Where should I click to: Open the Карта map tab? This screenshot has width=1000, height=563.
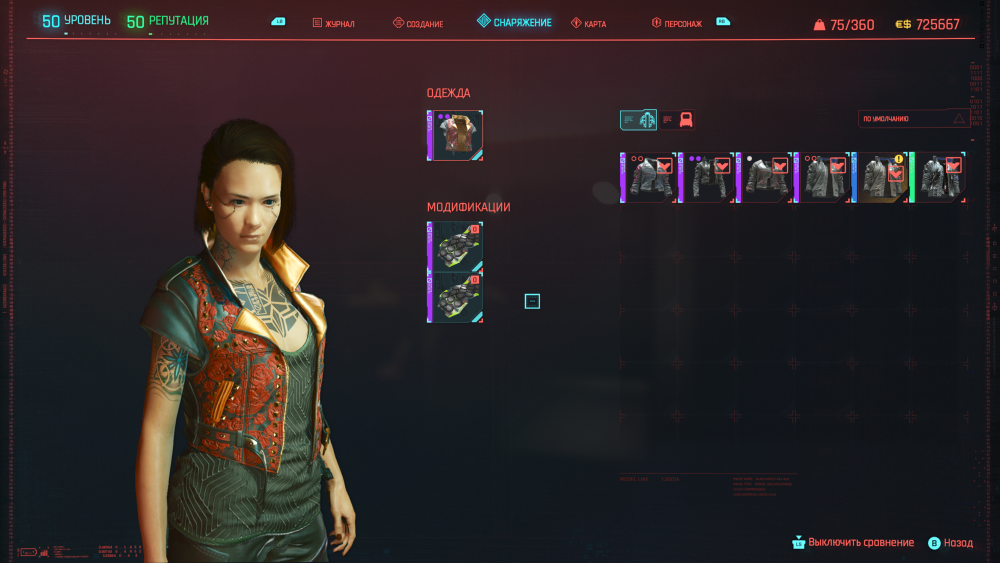coord(588,23)
